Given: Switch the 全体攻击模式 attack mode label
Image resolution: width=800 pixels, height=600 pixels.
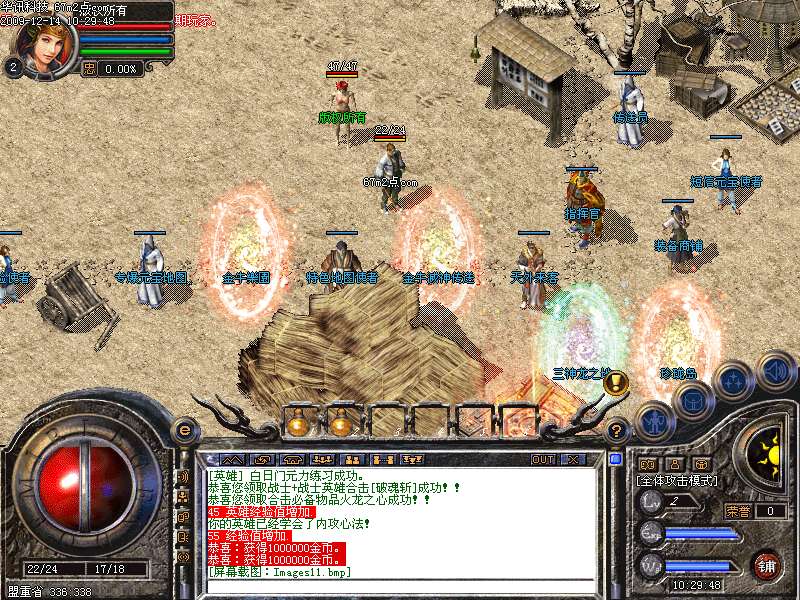Looking at the screenshot, I should [678, 481].
